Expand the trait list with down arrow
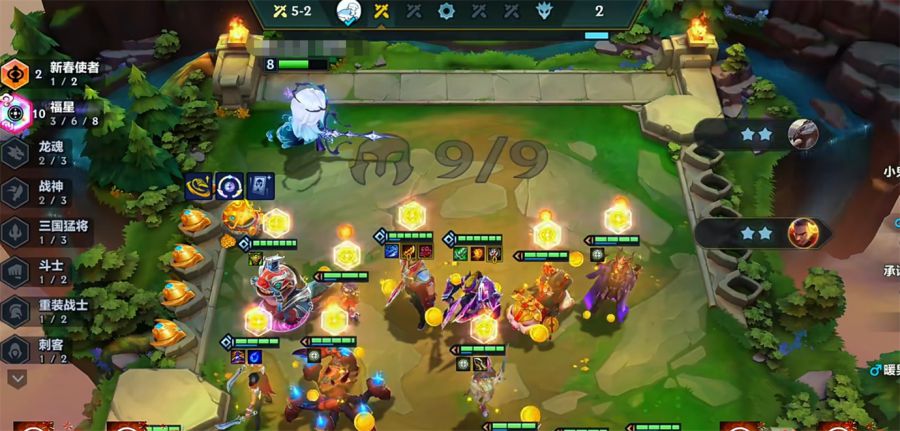 coord(17,379)
